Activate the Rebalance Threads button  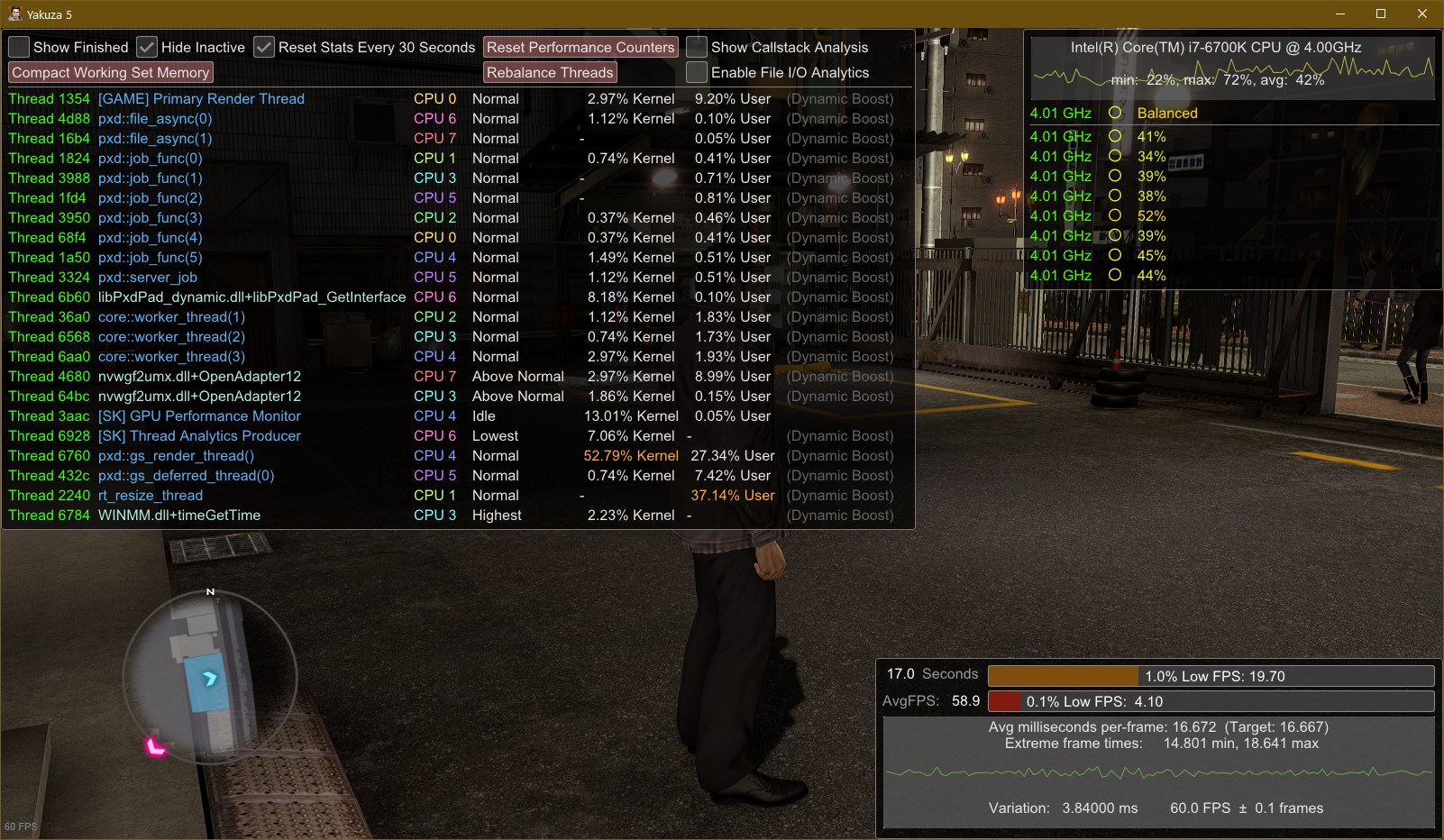coord(550,72)
